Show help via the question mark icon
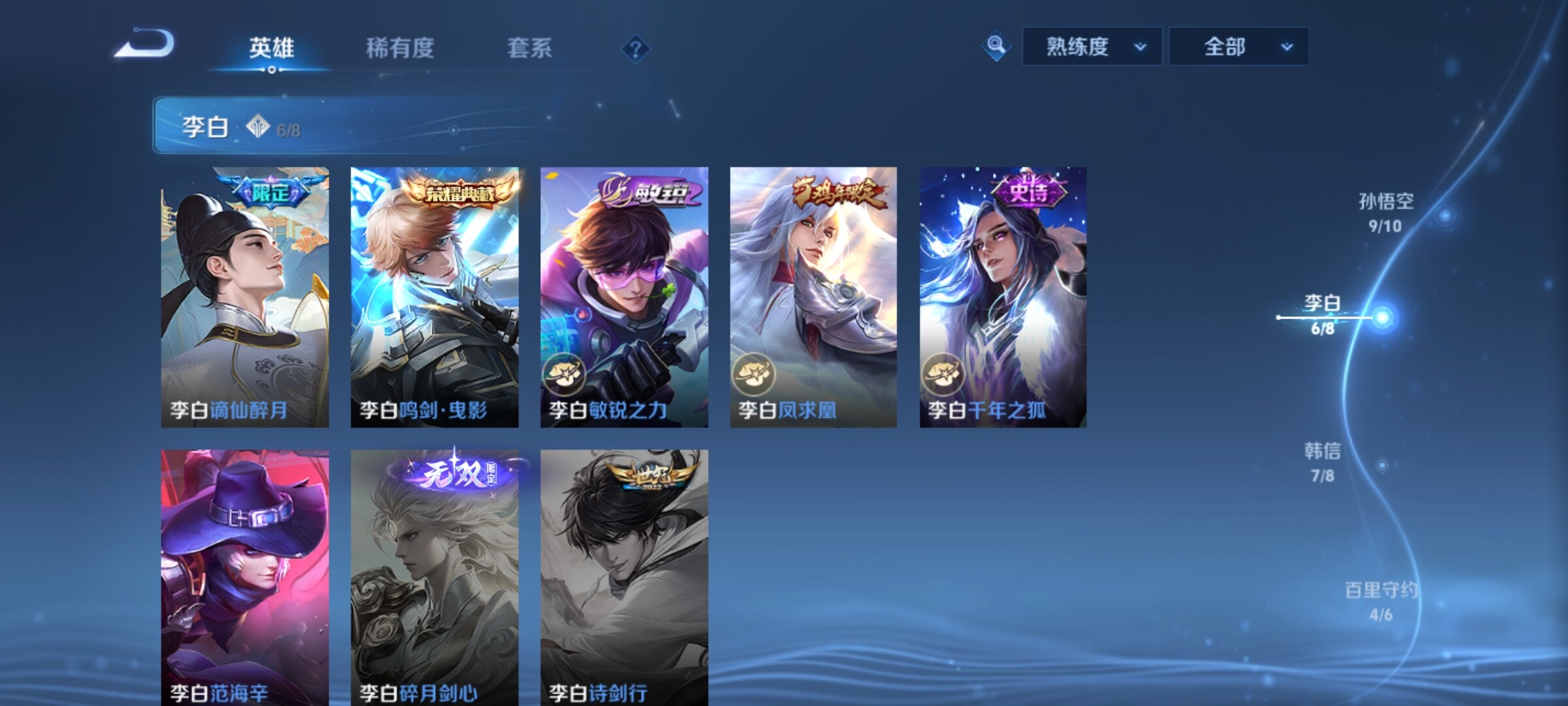Viewport: 1568px width, 706px height. (x=635, y=49)
